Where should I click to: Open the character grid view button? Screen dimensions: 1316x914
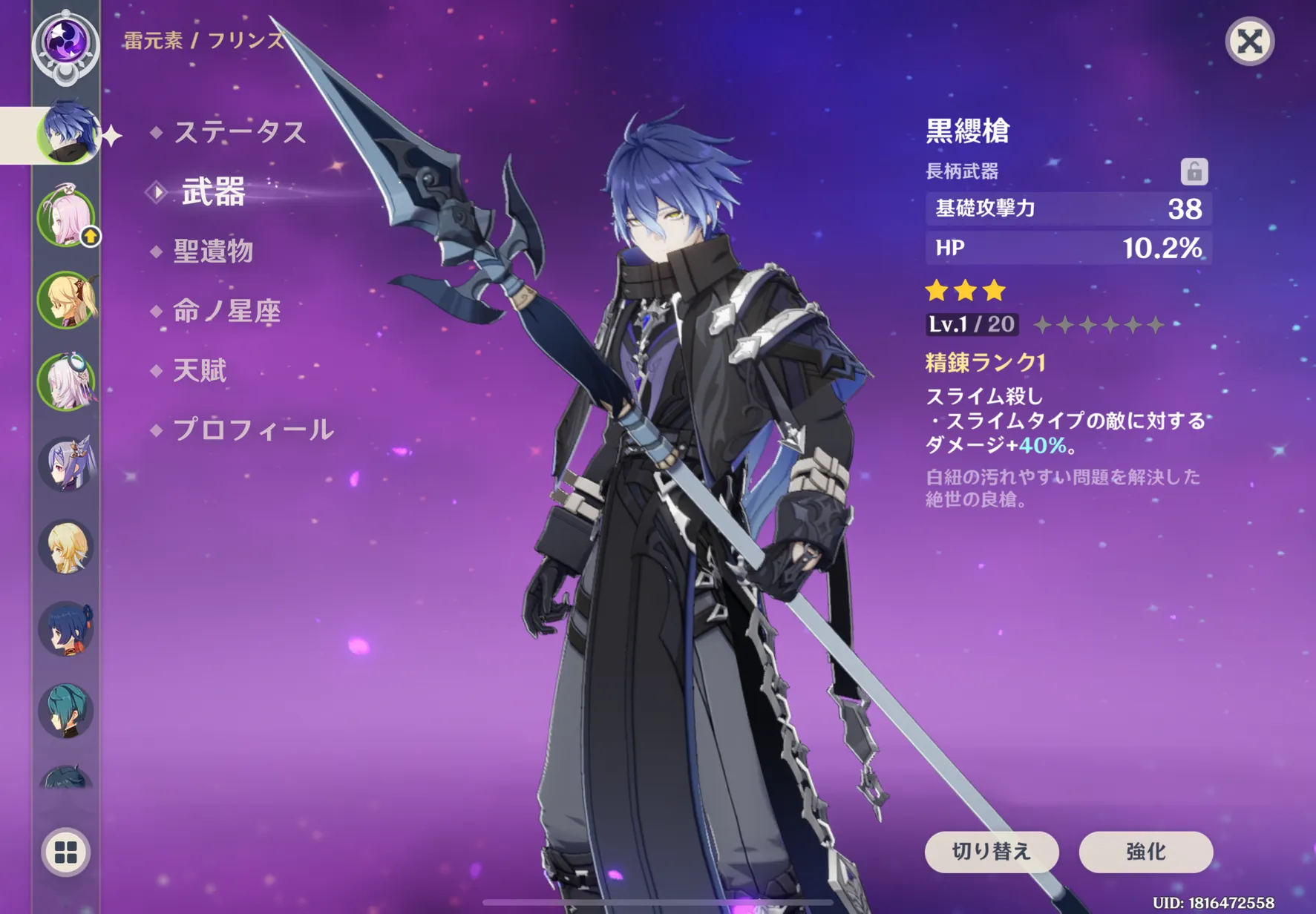point(66,852)
